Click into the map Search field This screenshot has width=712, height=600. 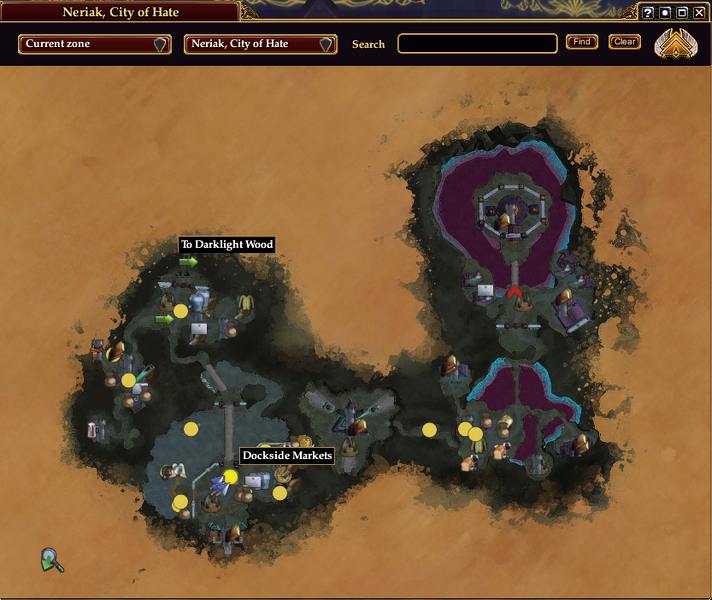pos(477,44)
